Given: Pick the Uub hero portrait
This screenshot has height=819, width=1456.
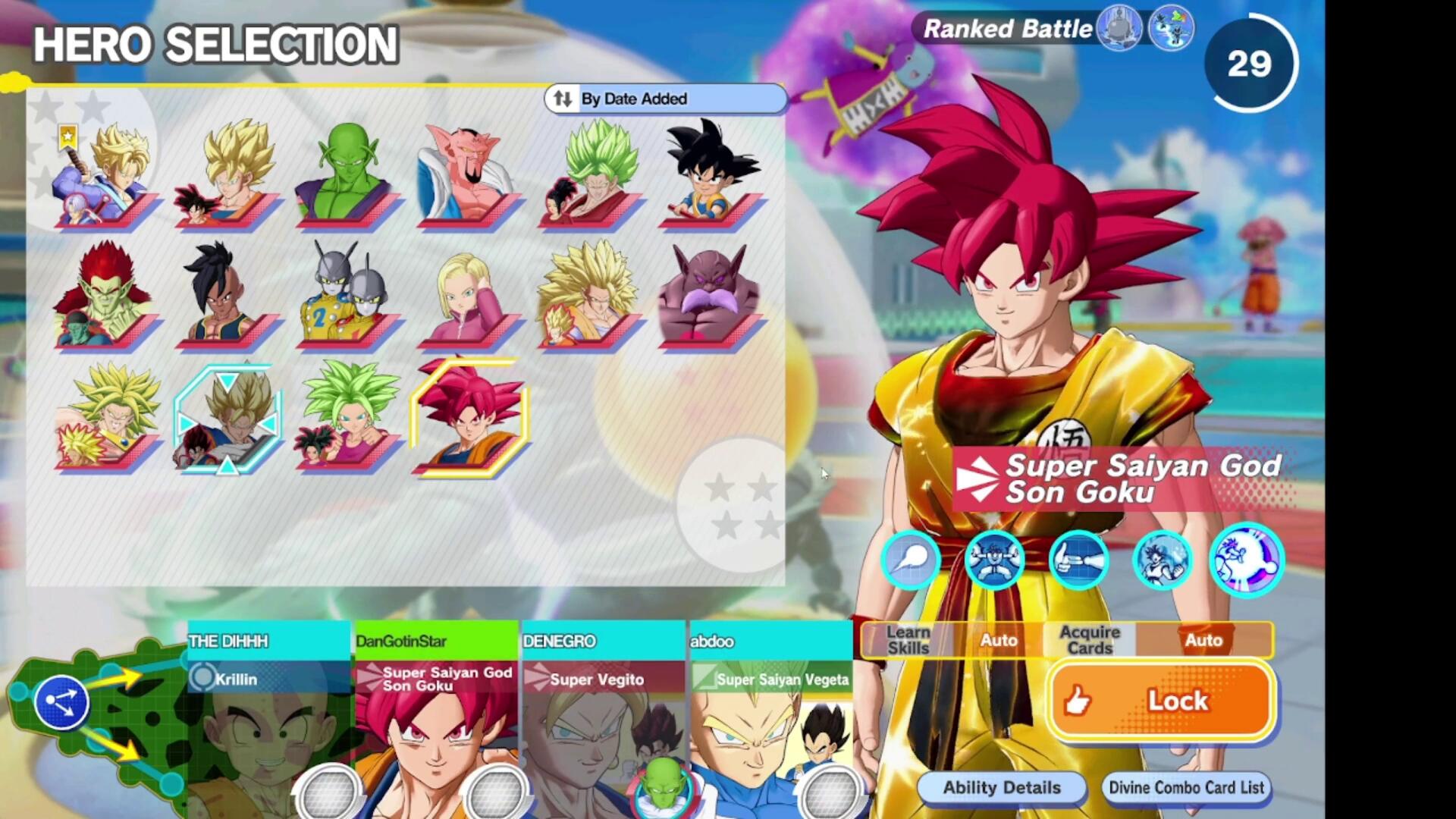Looking at the screenshot, I should tap(226, 297).
